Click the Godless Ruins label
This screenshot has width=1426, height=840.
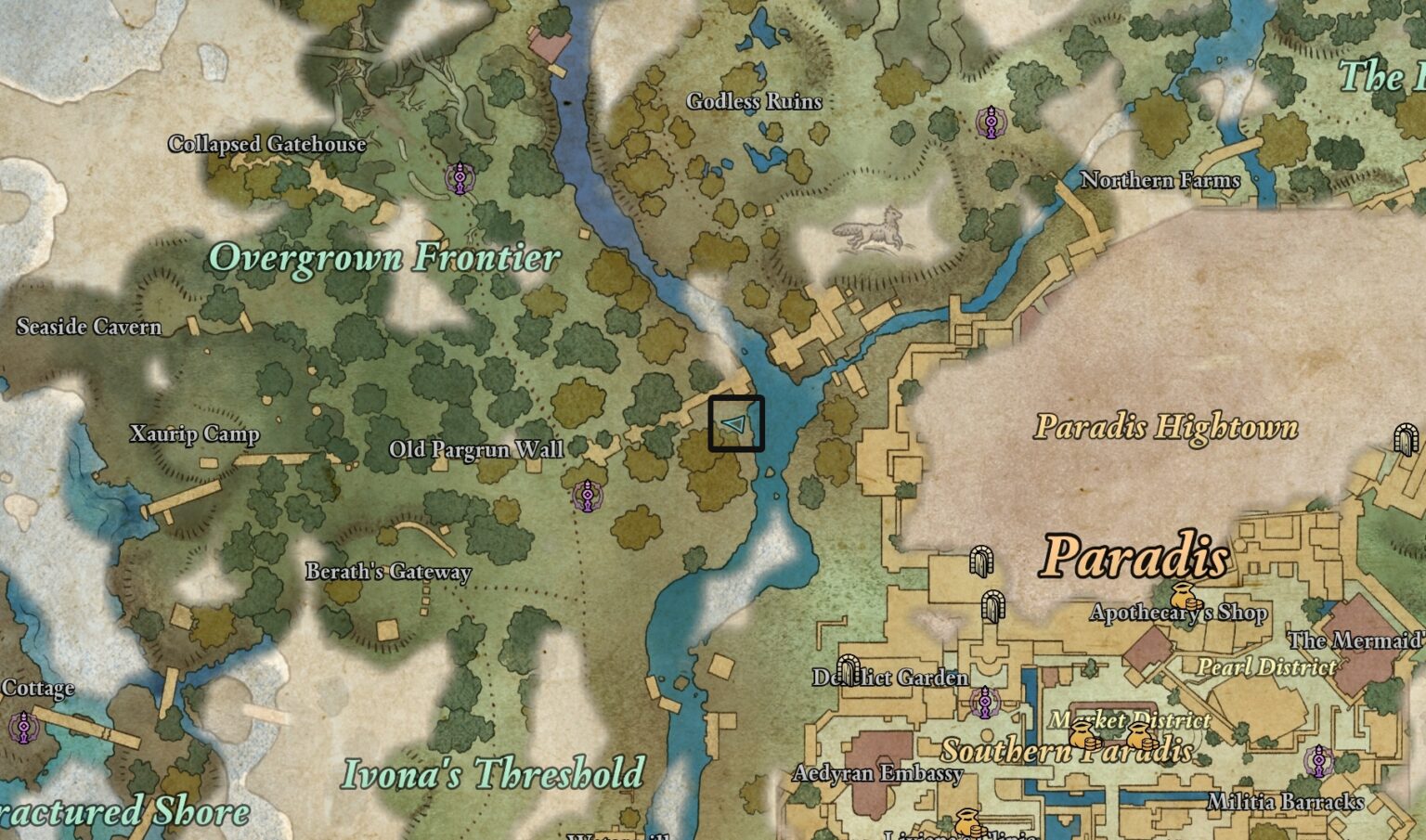[x=755, y=102]
